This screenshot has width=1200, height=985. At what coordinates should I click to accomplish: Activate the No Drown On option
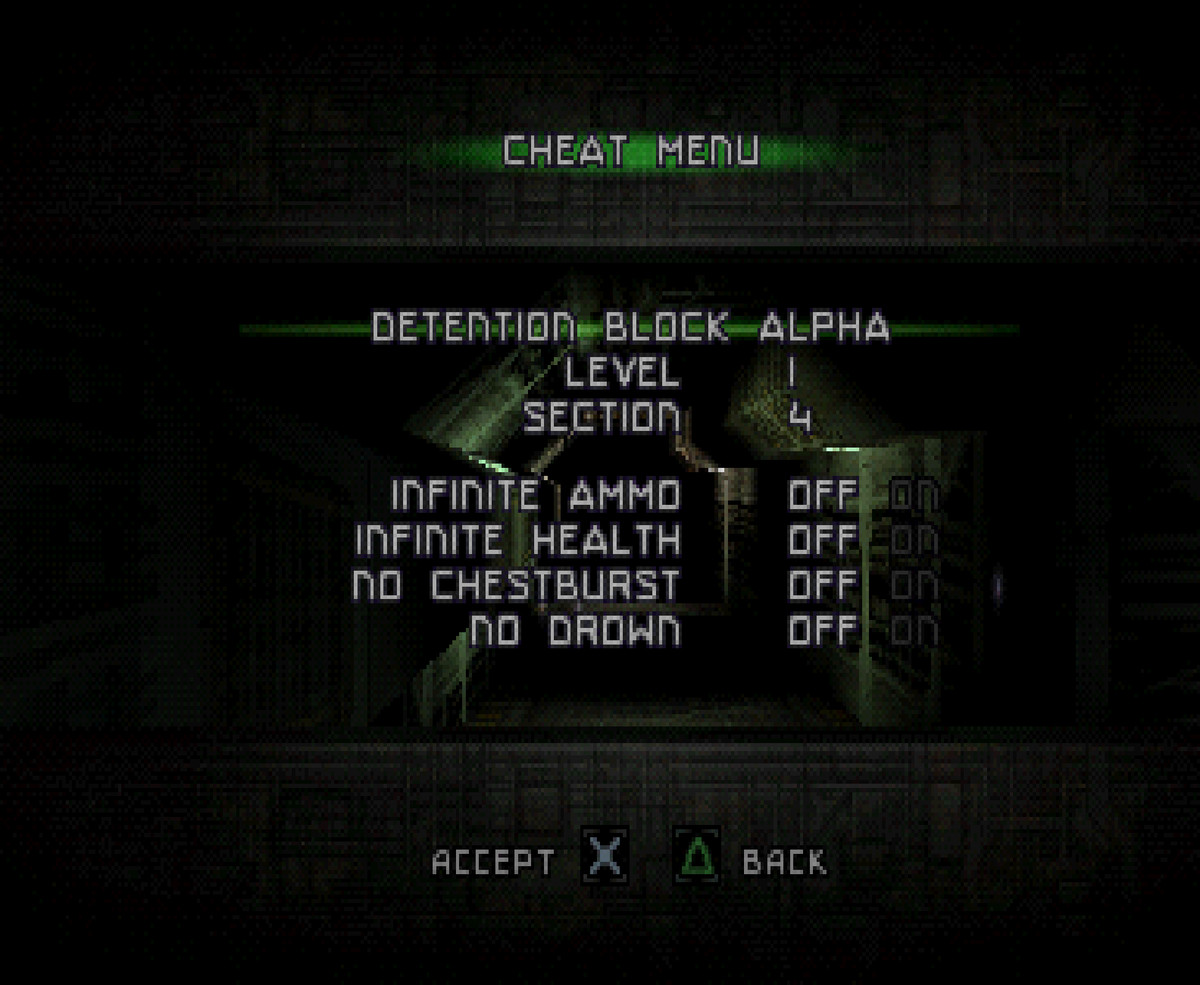click(914, 631)
